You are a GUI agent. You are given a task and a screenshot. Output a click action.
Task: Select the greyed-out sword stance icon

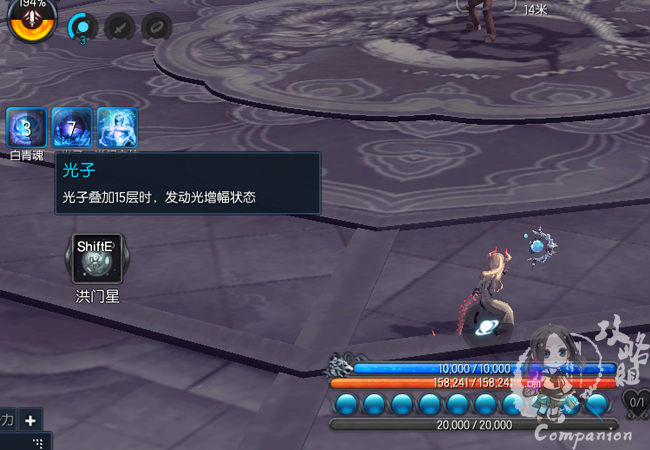click(120, 28)
